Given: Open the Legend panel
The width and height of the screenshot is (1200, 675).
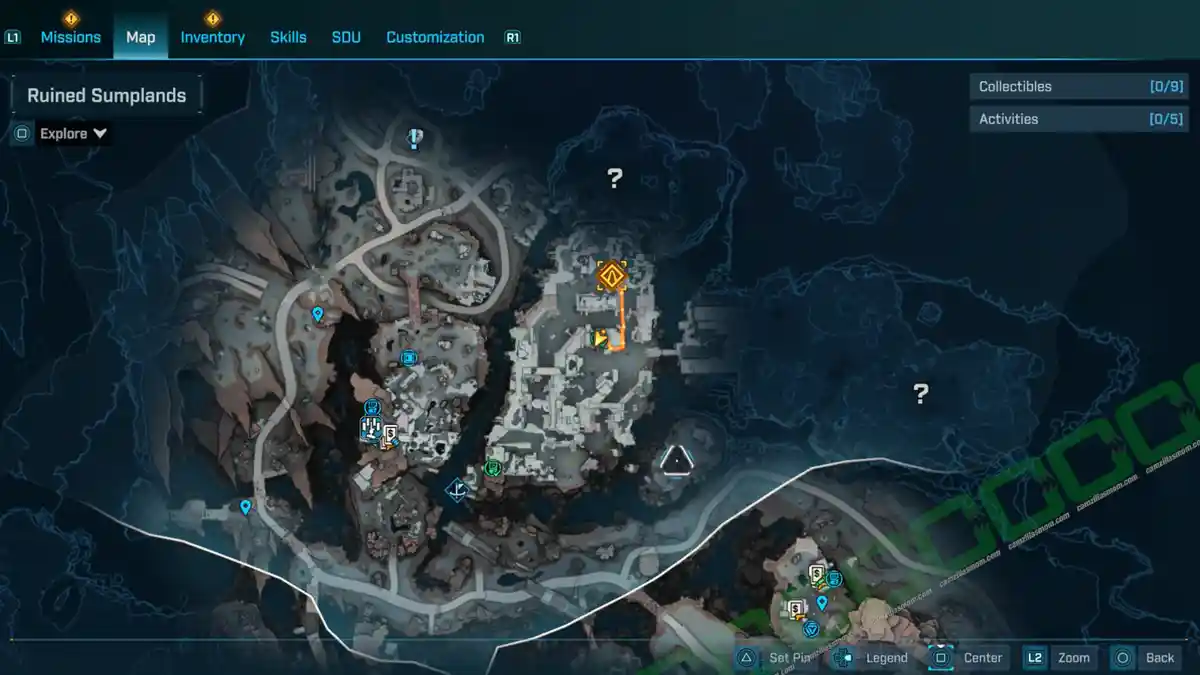Looking at the screenshot, I should [872, 657].
